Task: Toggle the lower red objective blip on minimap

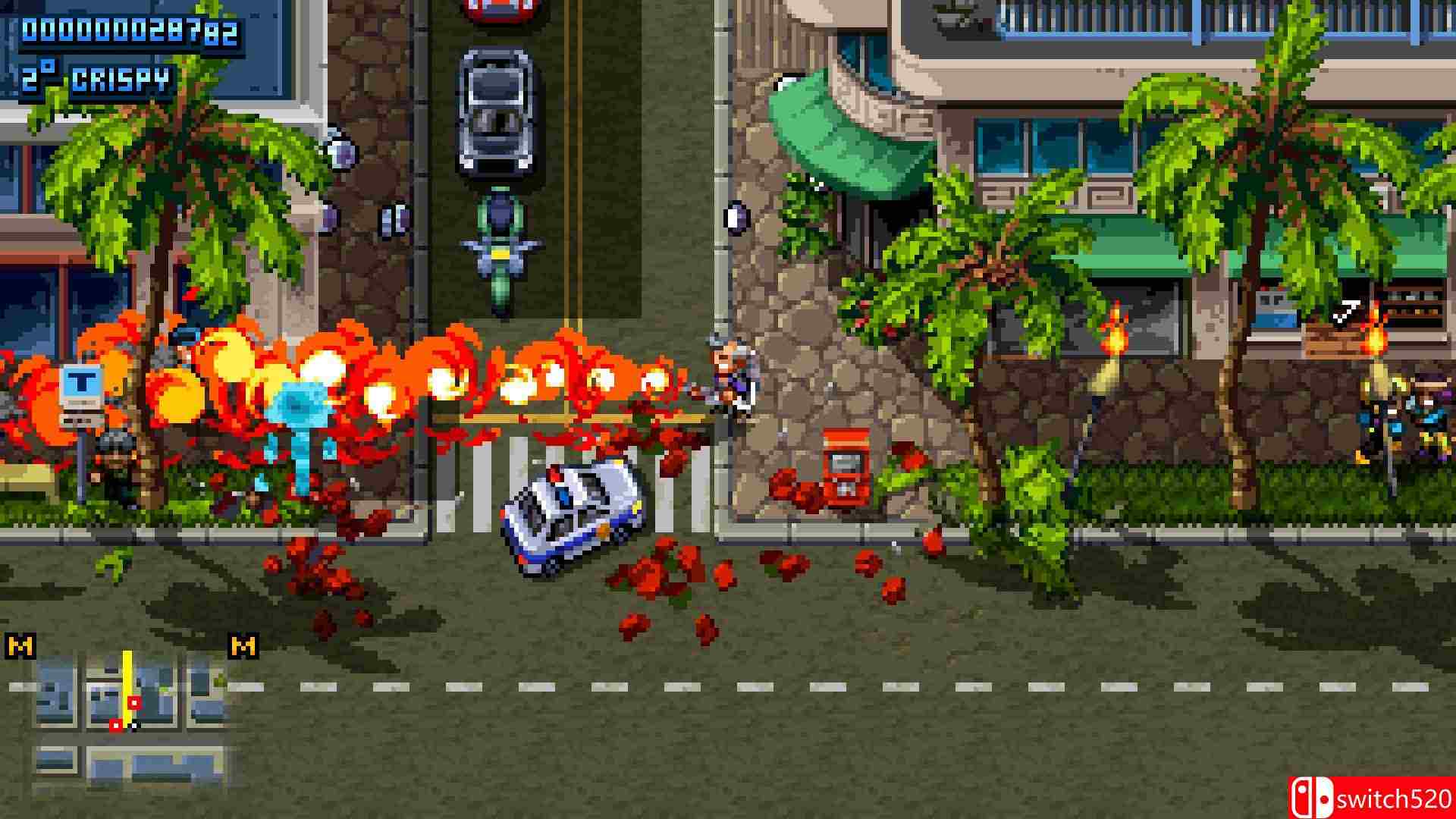Action: click(x=116, y=725)
